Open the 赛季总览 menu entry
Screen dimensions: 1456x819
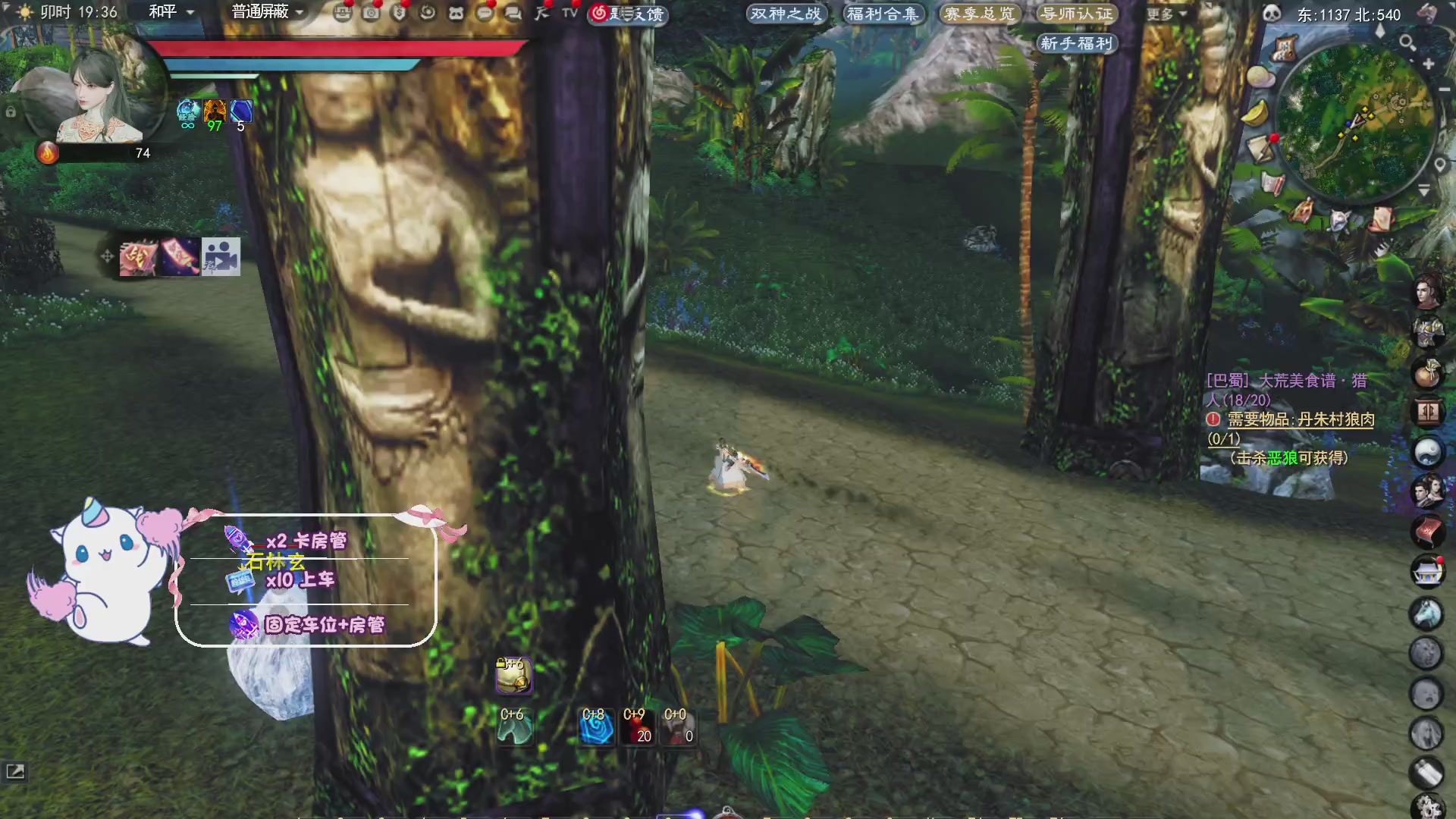(x=980, y=13)
